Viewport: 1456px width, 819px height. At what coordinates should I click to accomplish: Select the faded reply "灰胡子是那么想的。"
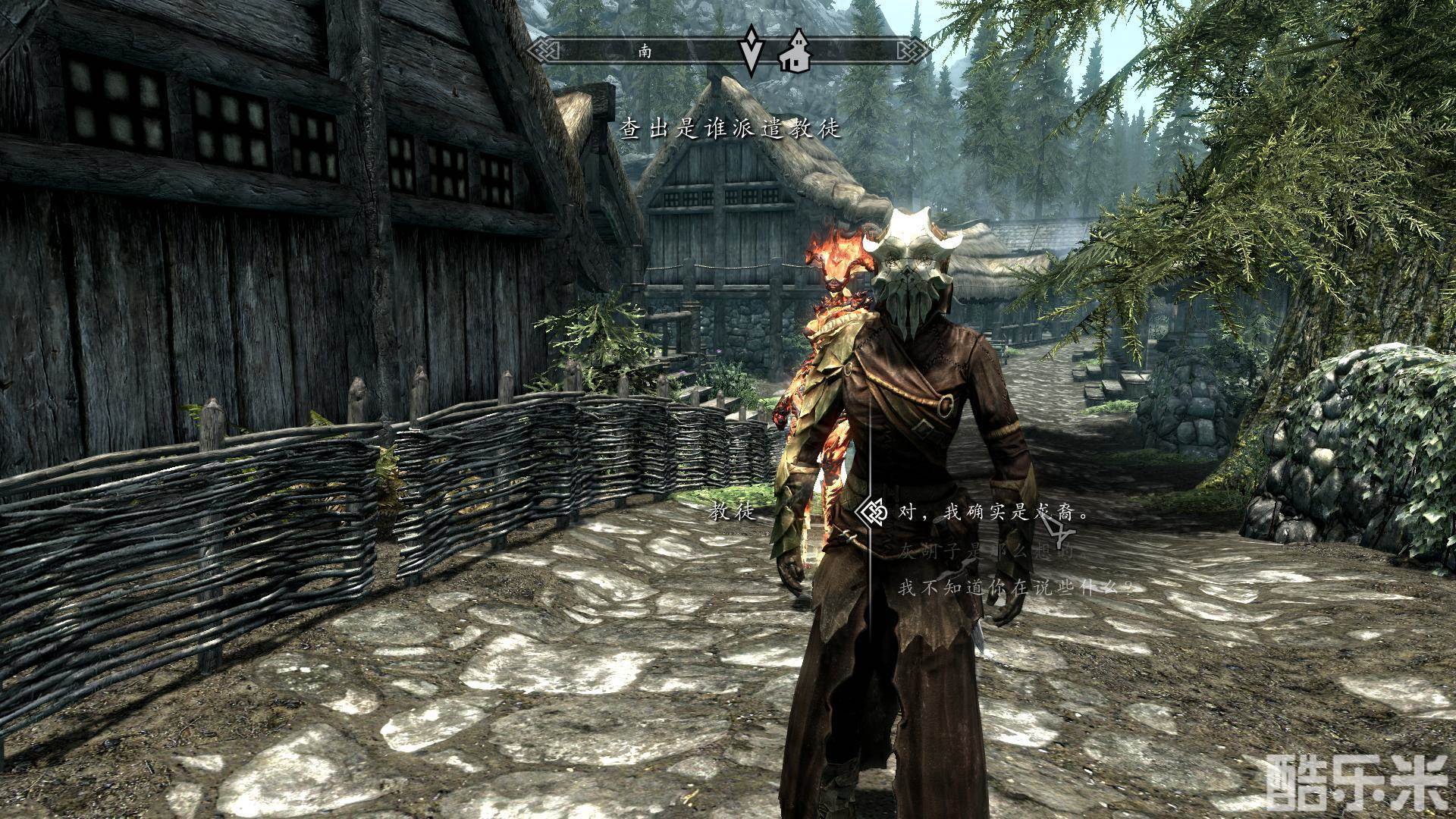(x=986, y=551)
